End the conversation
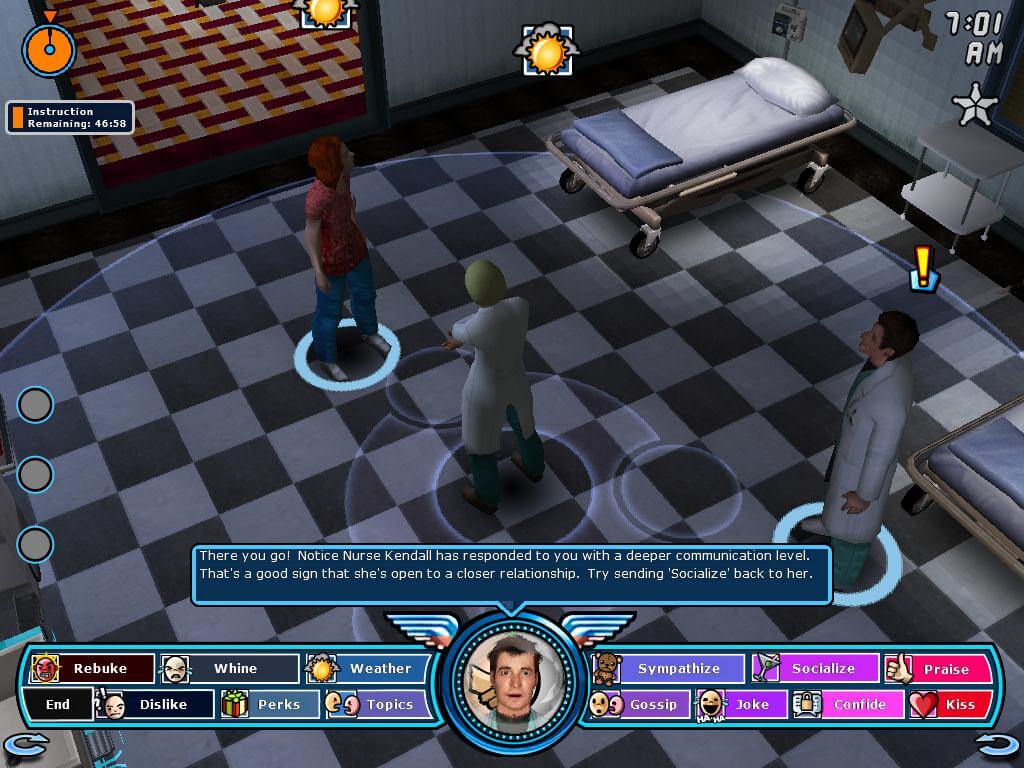Image resolution: width=1024 pixels, height=768 pixels. pos(58,704)
